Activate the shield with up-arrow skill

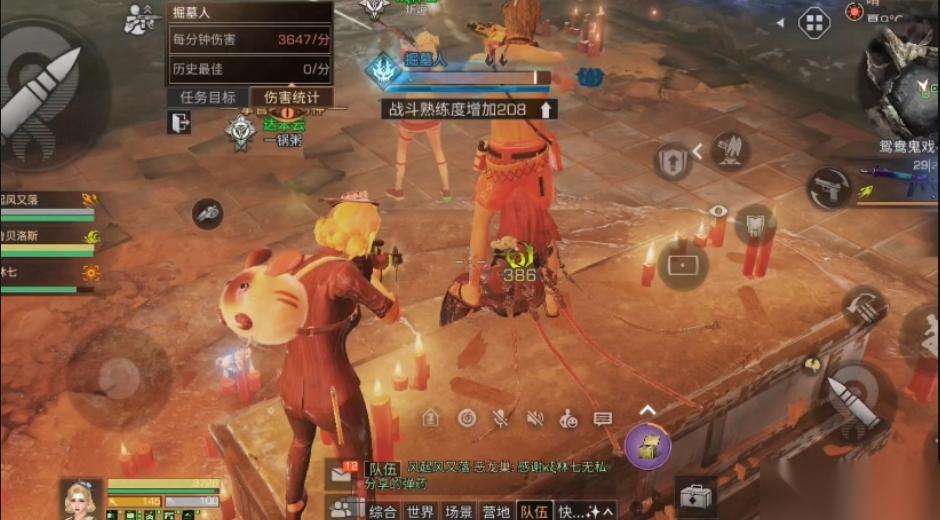coord(673,160)
